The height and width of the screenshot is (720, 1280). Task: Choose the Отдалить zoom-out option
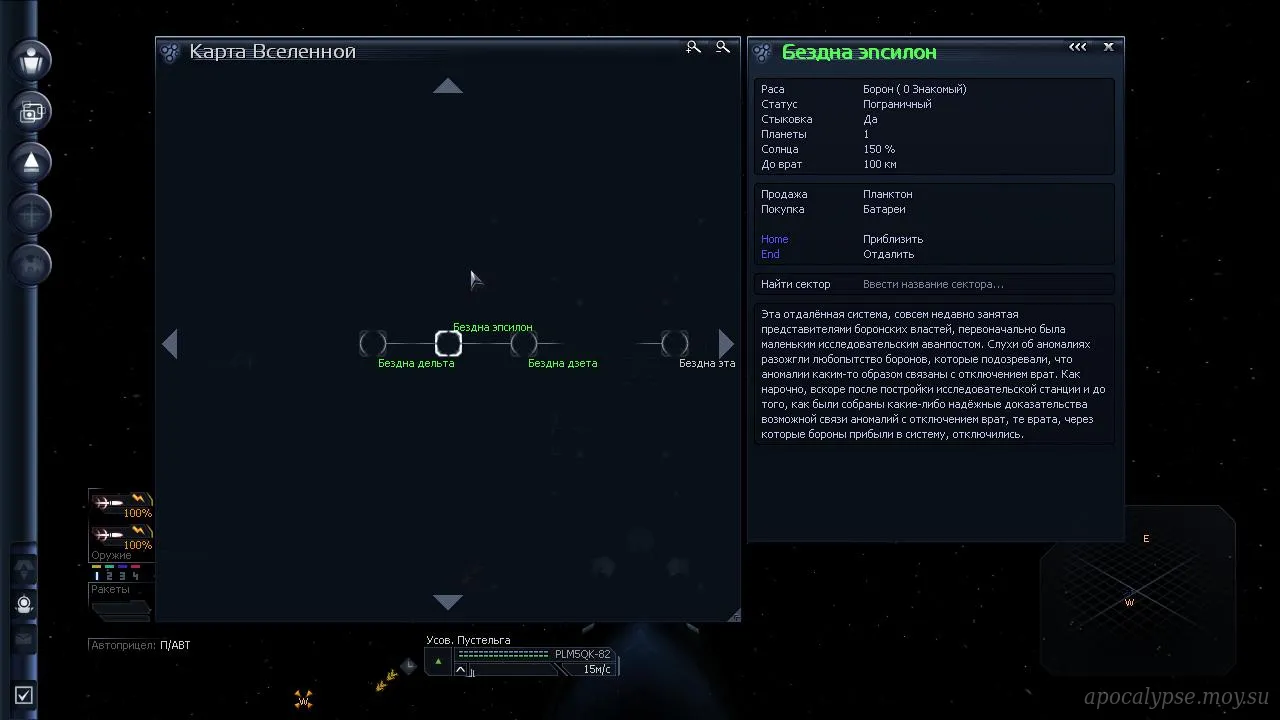(x=888, y=254)
